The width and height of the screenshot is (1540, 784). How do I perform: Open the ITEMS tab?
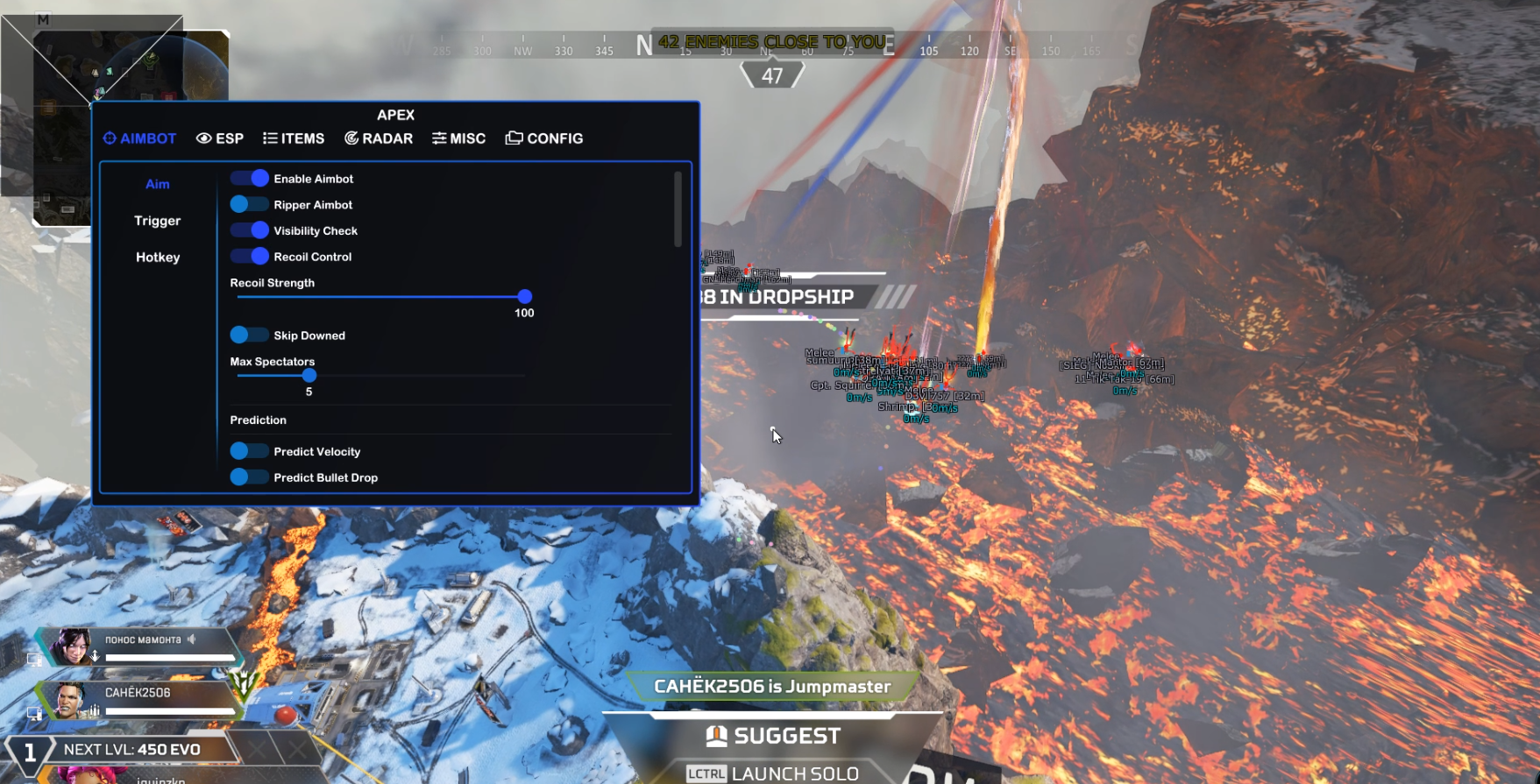pyautogui.click(x=294, y=138)
